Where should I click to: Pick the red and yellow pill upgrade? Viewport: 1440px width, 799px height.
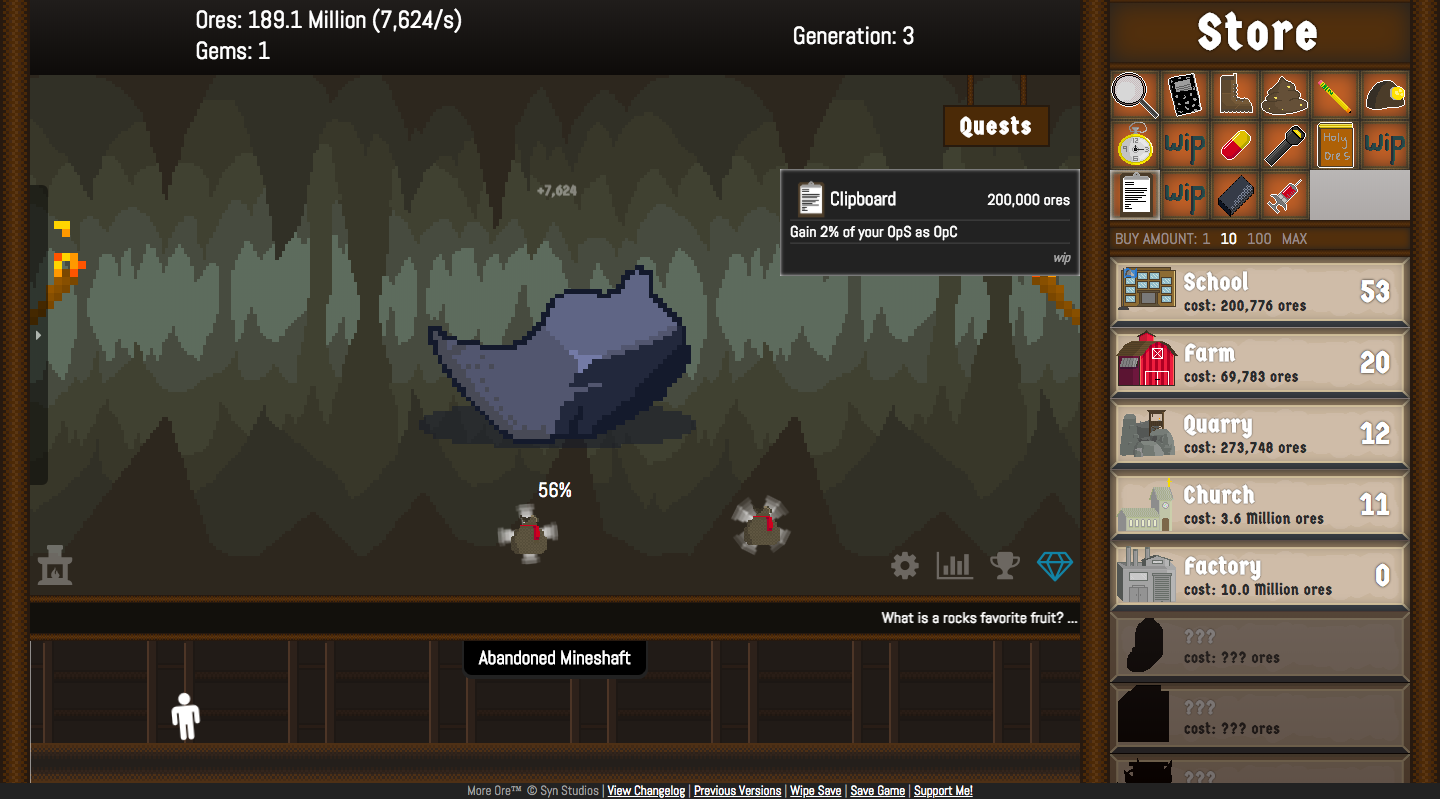(1235, 145)
